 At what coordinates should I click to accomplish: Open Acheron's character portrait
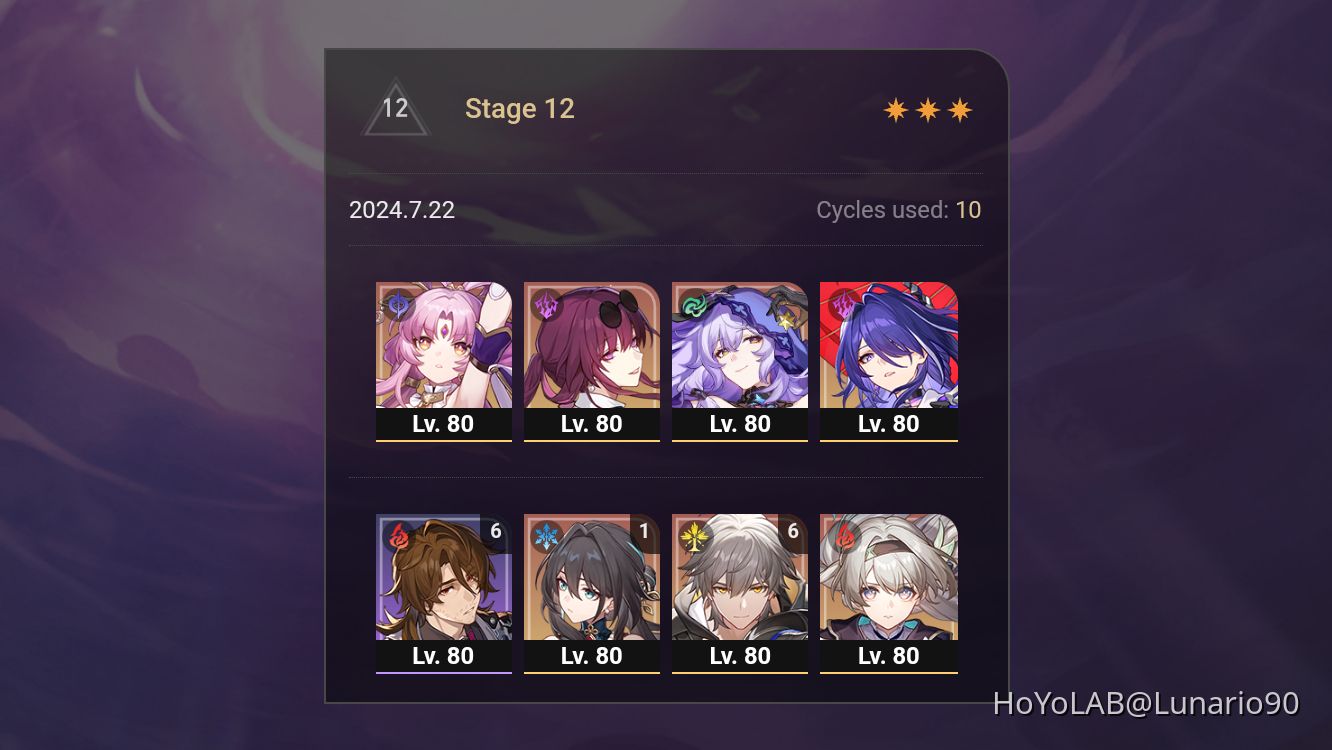[x=889, y=345]
